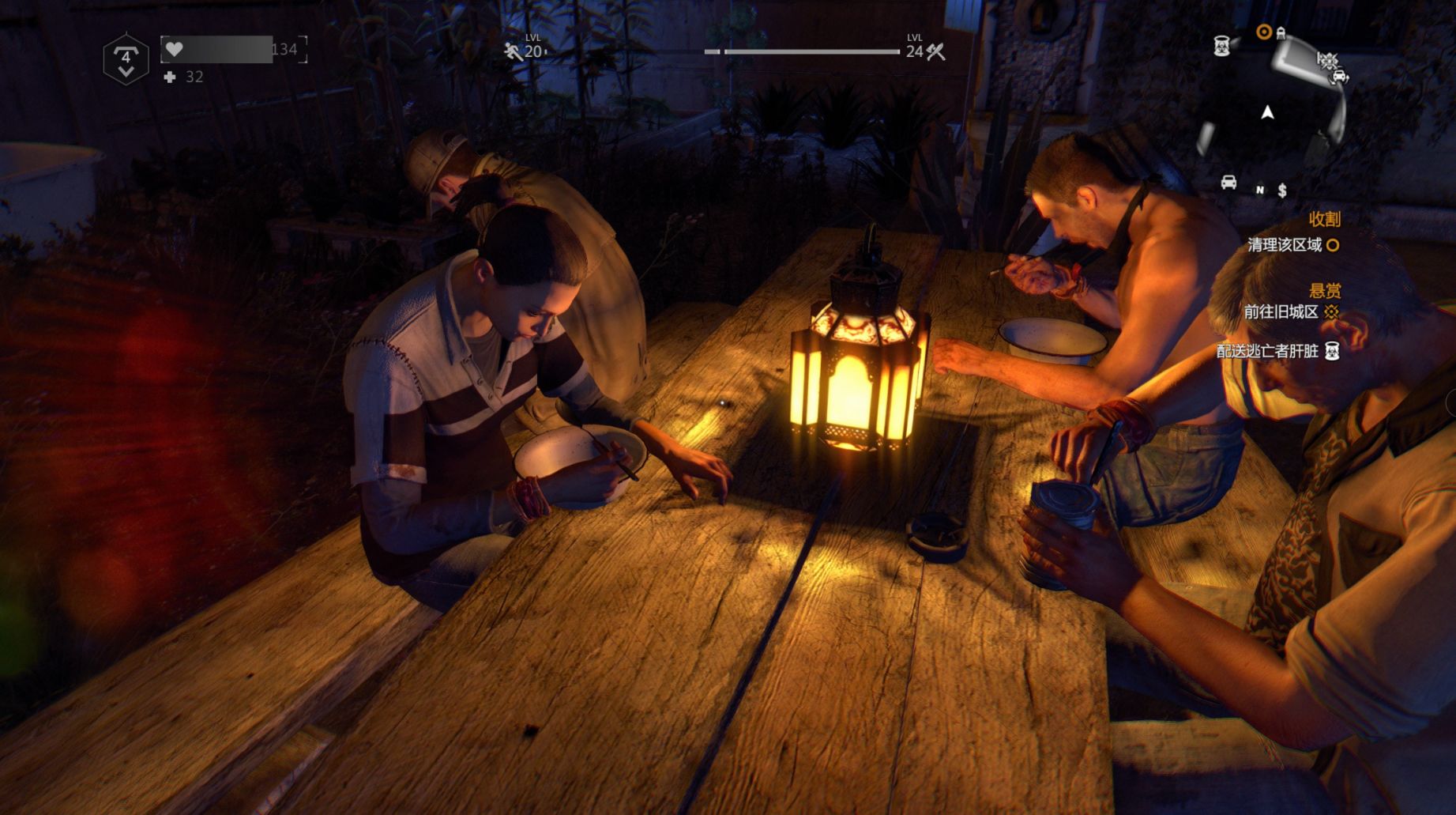Open the 收割 quest title

pos(1324,219)
